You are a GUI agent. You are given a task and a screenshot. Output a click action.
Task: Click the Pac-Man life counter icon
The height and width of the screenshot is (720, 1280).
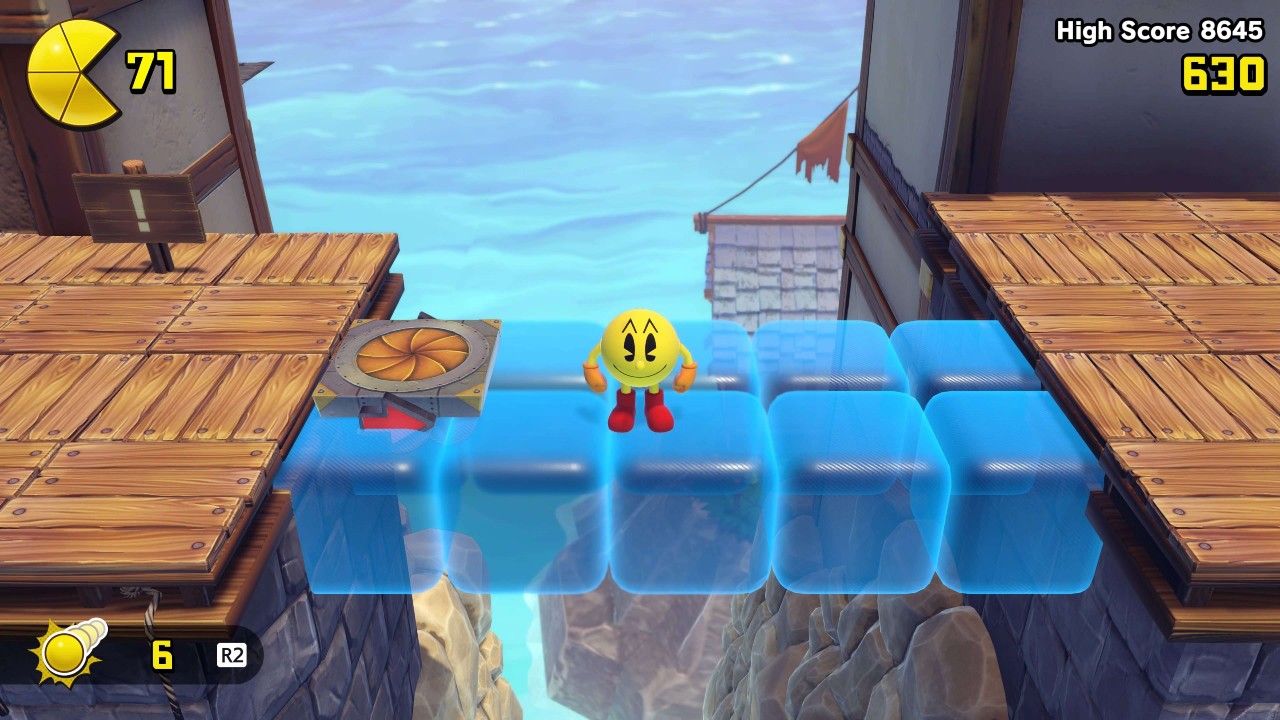point(68,68)
